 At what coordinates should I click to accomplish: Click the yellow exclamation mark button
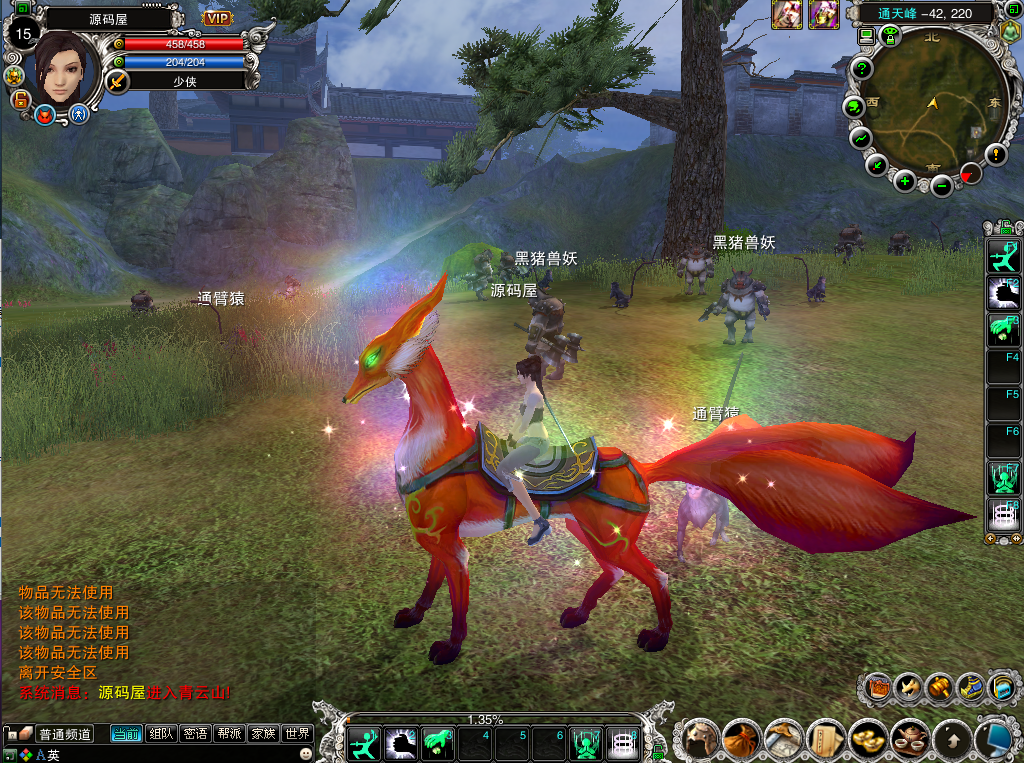995,154
